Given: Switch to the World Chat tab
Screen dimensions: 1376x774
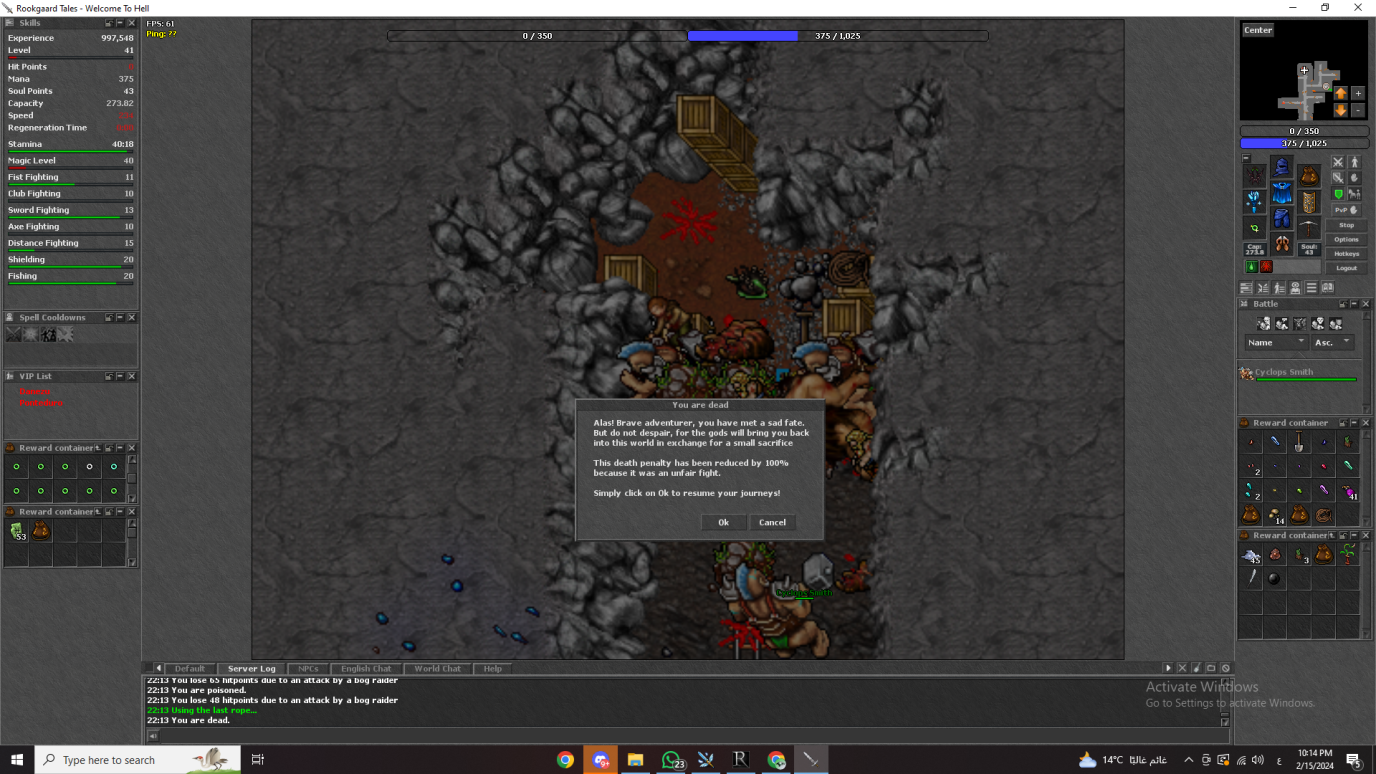Looking at the screenshot, I should click(x=437, y=668).
